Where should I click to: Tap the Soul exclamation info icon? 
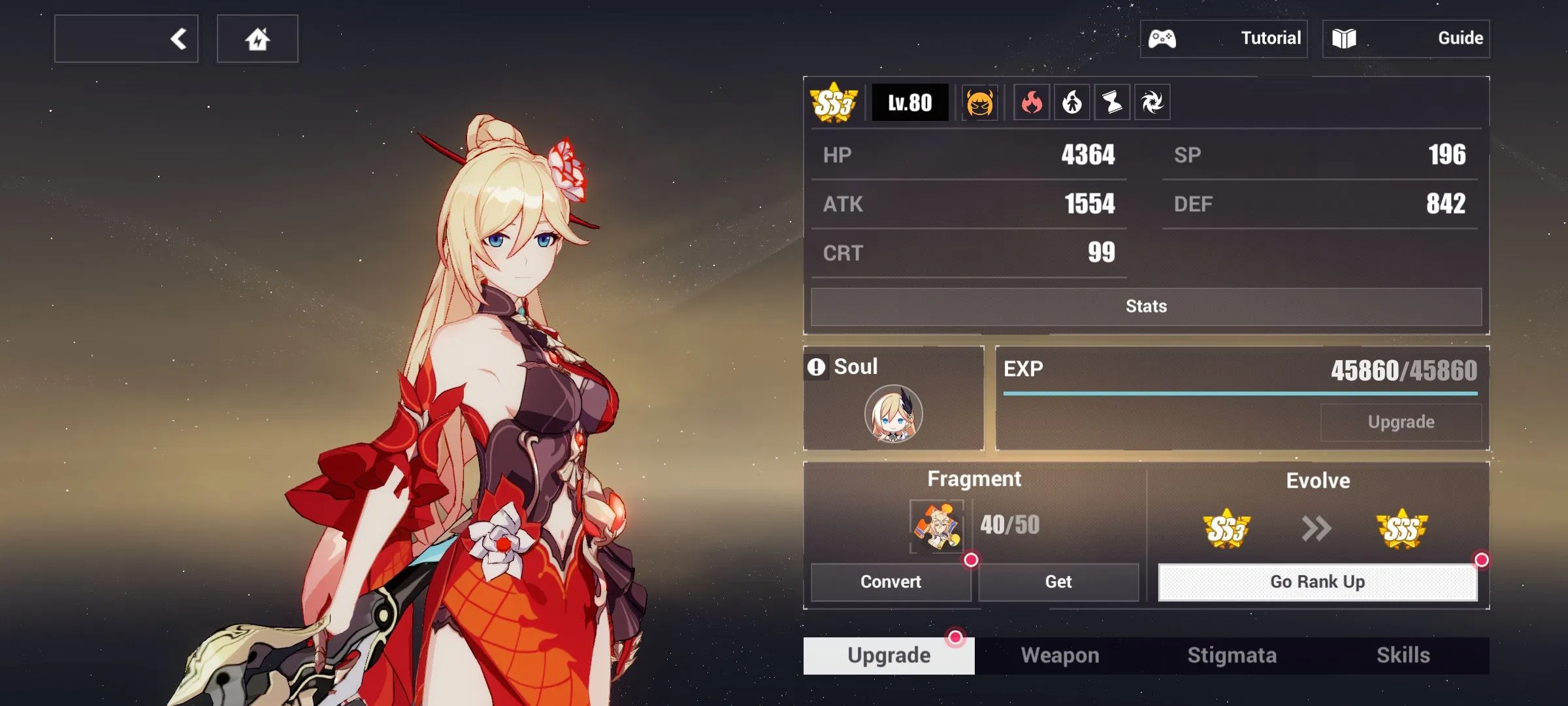(816, 367)
